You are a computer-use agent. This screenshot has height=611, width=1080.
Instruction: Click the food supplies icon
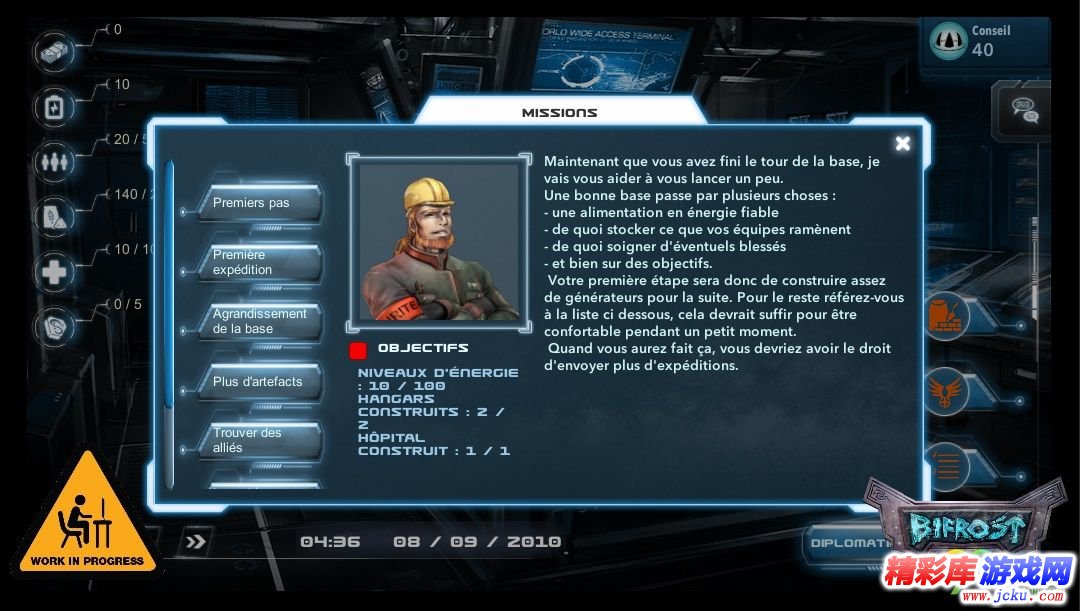click(x=54, y=216)
